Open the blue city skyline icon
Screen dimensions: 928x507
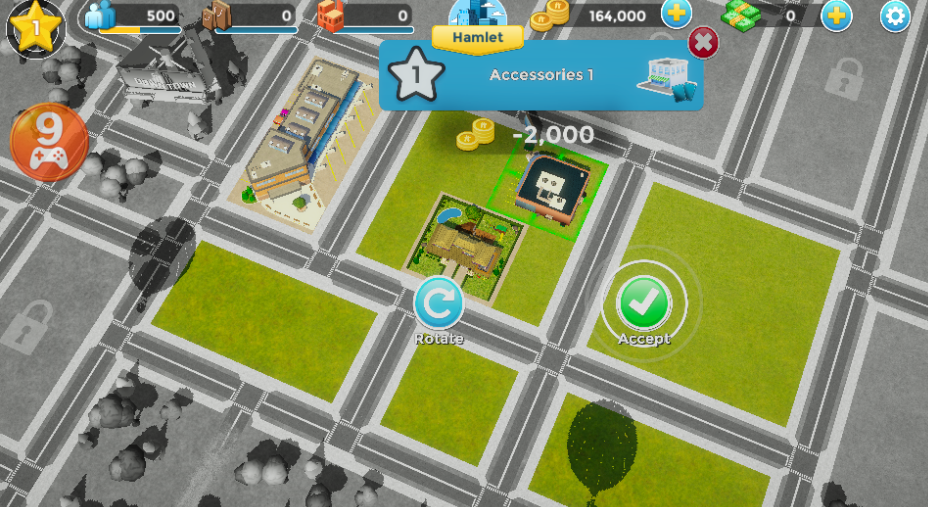tap(477, 14)
